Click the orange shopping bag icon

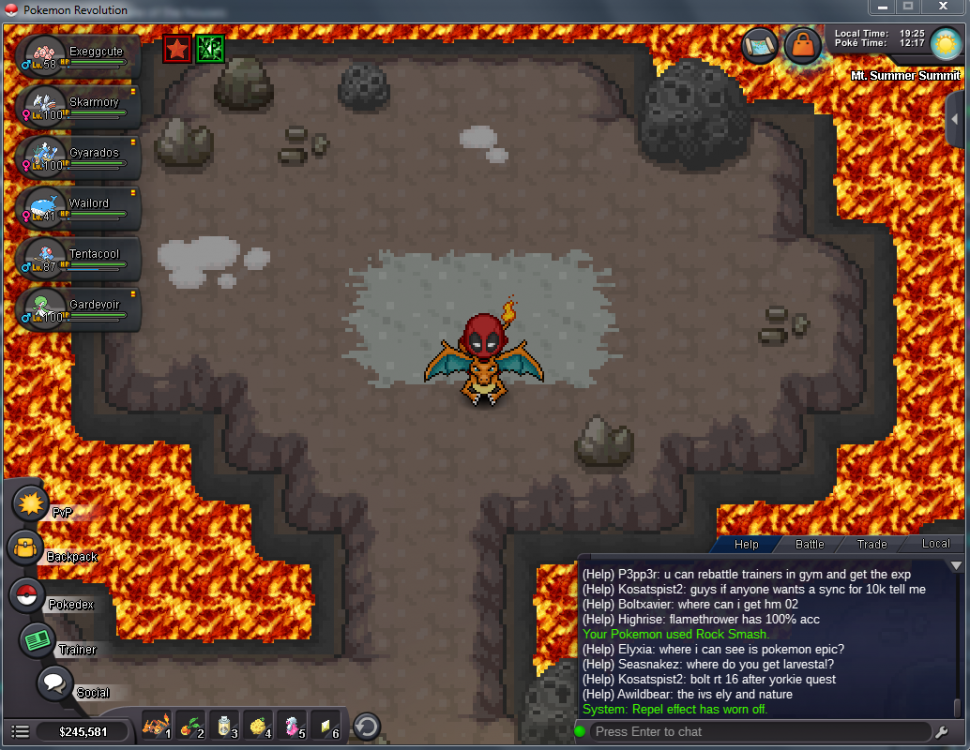[802, 46]
